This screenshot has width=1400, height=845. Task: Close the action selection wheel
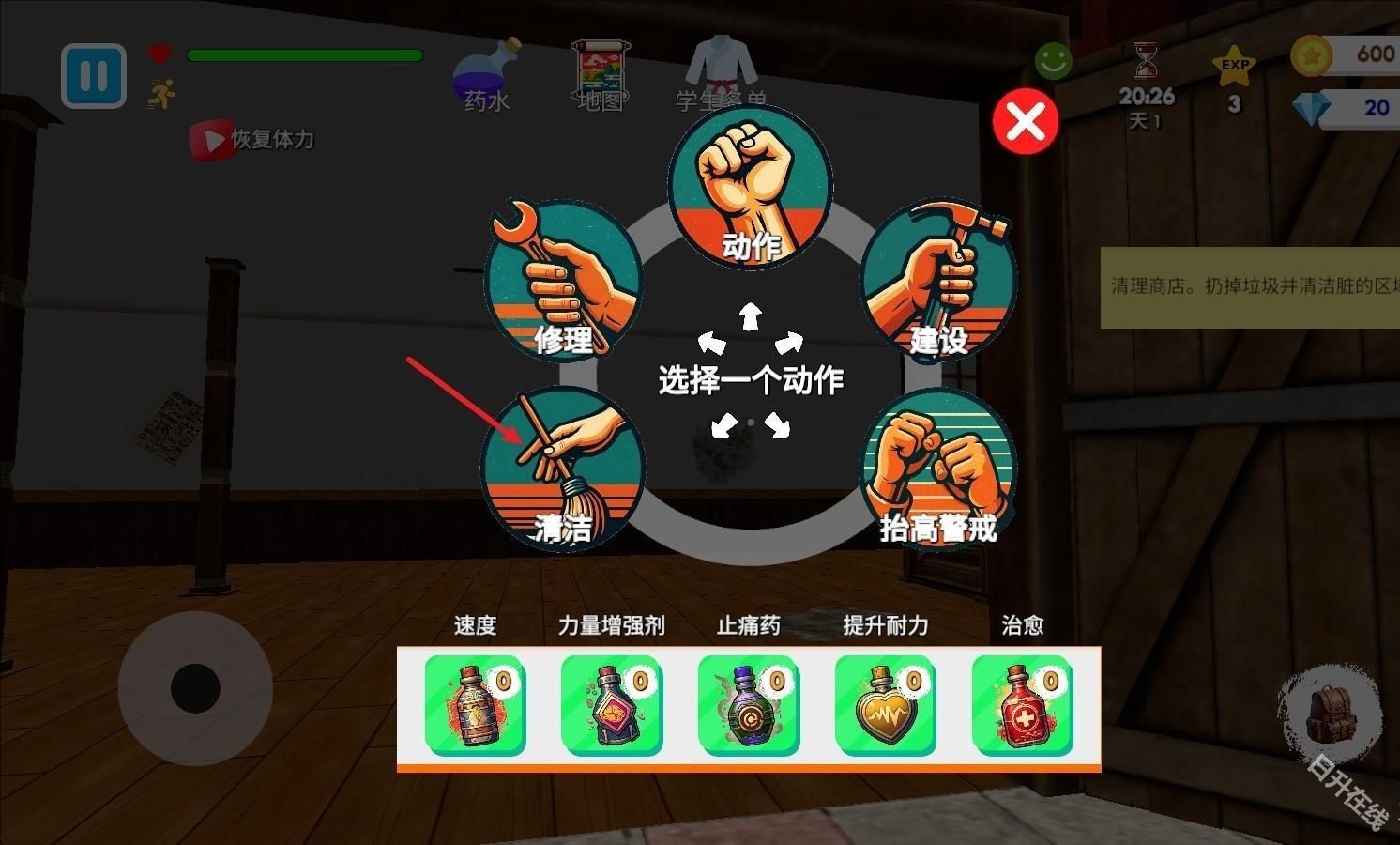coord(1025,121)
